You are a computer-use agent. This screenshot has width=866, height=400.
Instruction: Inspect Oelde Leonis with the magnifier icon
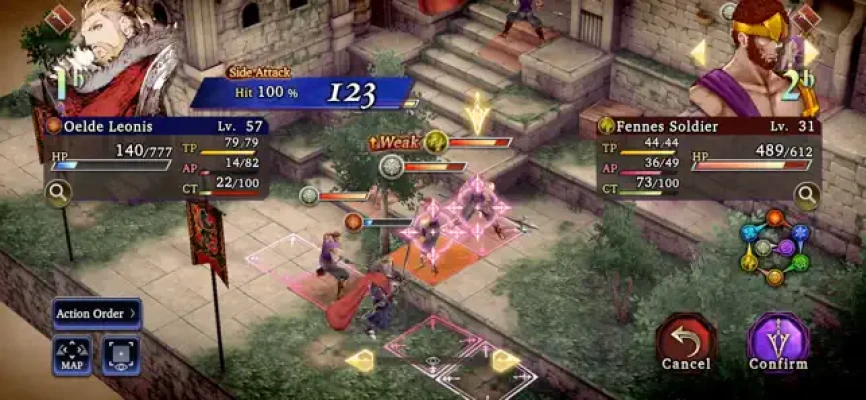pyautogui.click(x=58, y=193)
